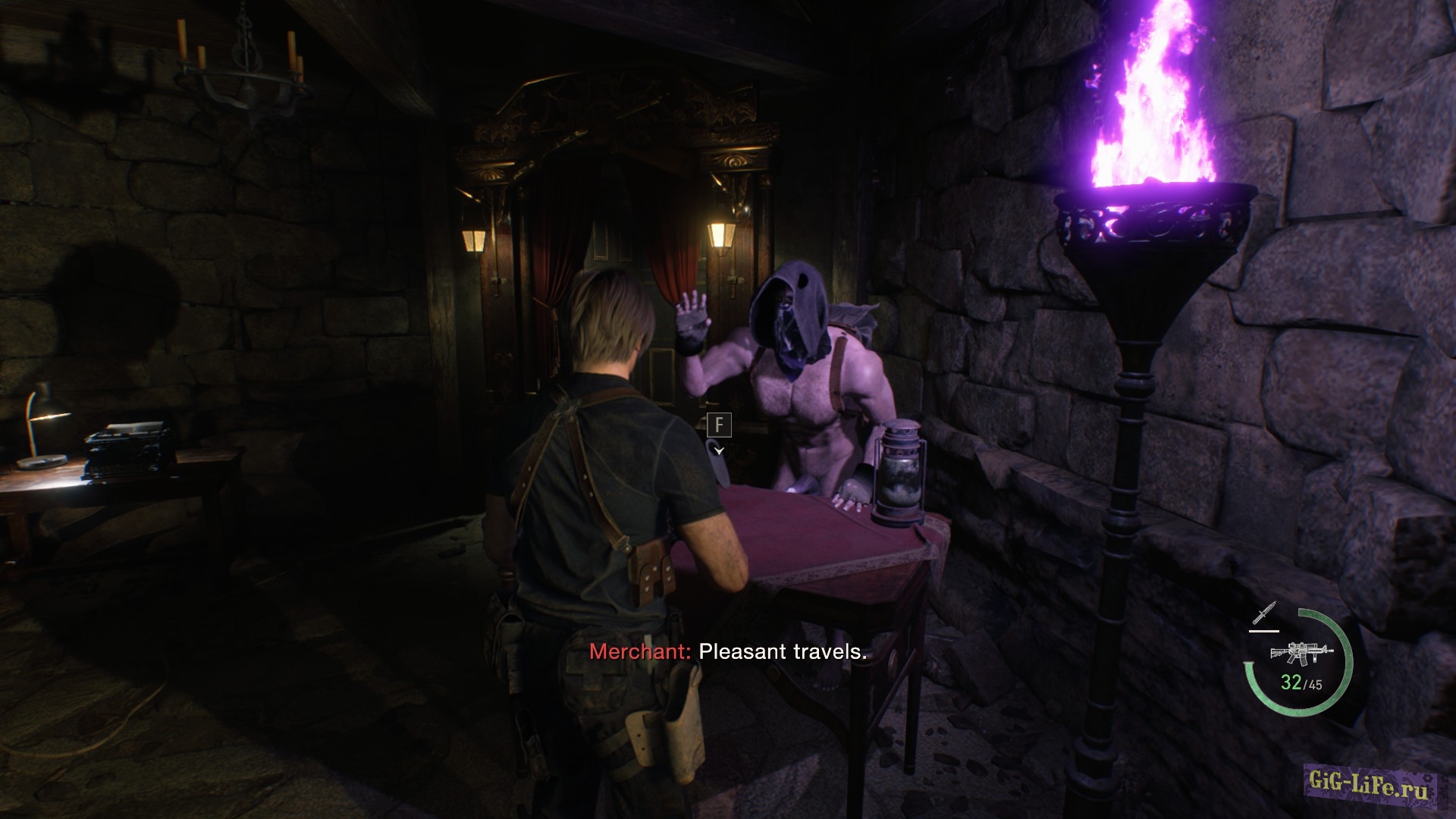Image resolution: width=1456 pixels, height=819 pixels.
Task: Click the hooded Merchant's raised hand
Action: pyautogui.click(x=692, y=318)
